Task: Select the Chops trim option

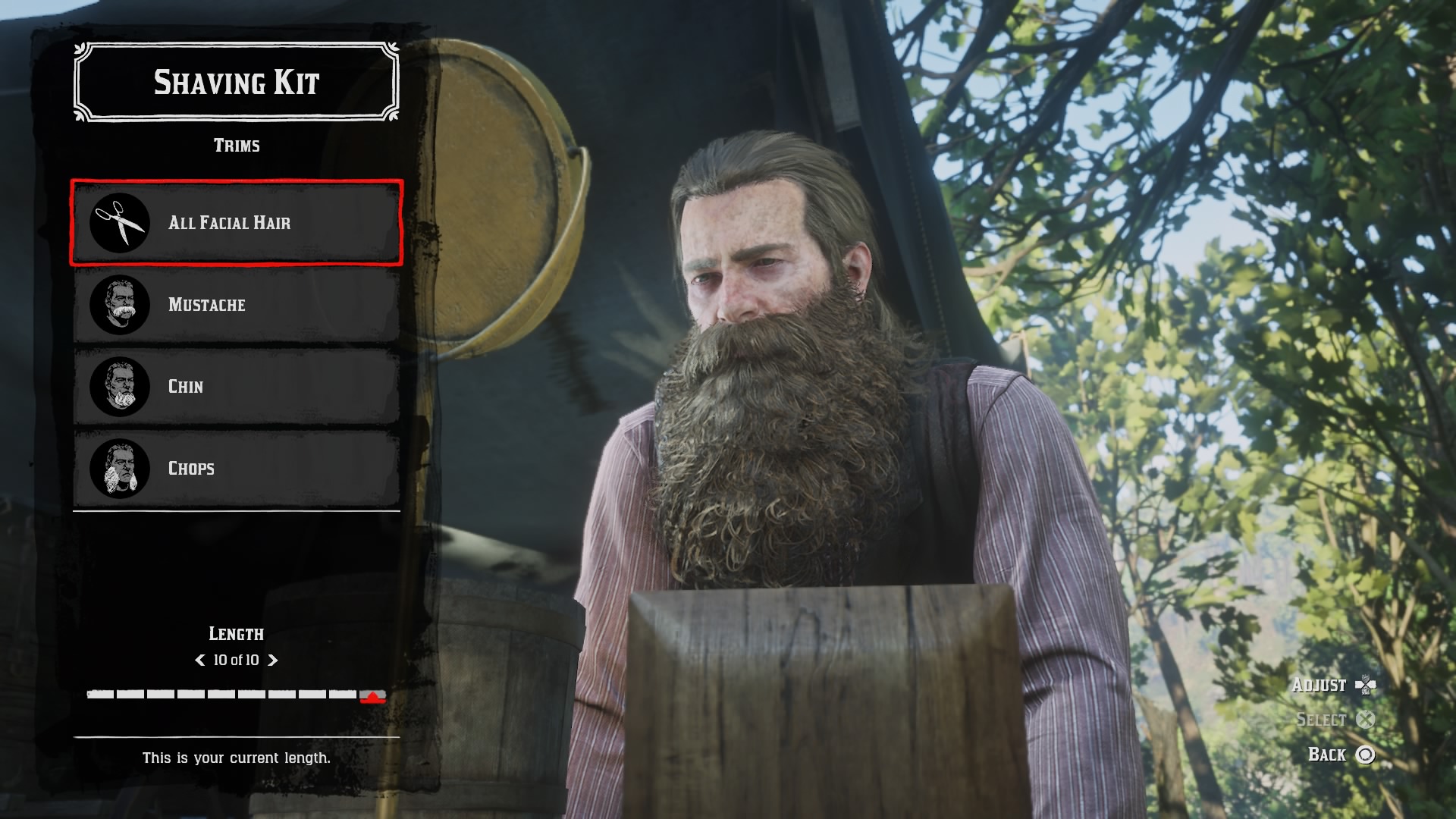Action: (235, 469)
